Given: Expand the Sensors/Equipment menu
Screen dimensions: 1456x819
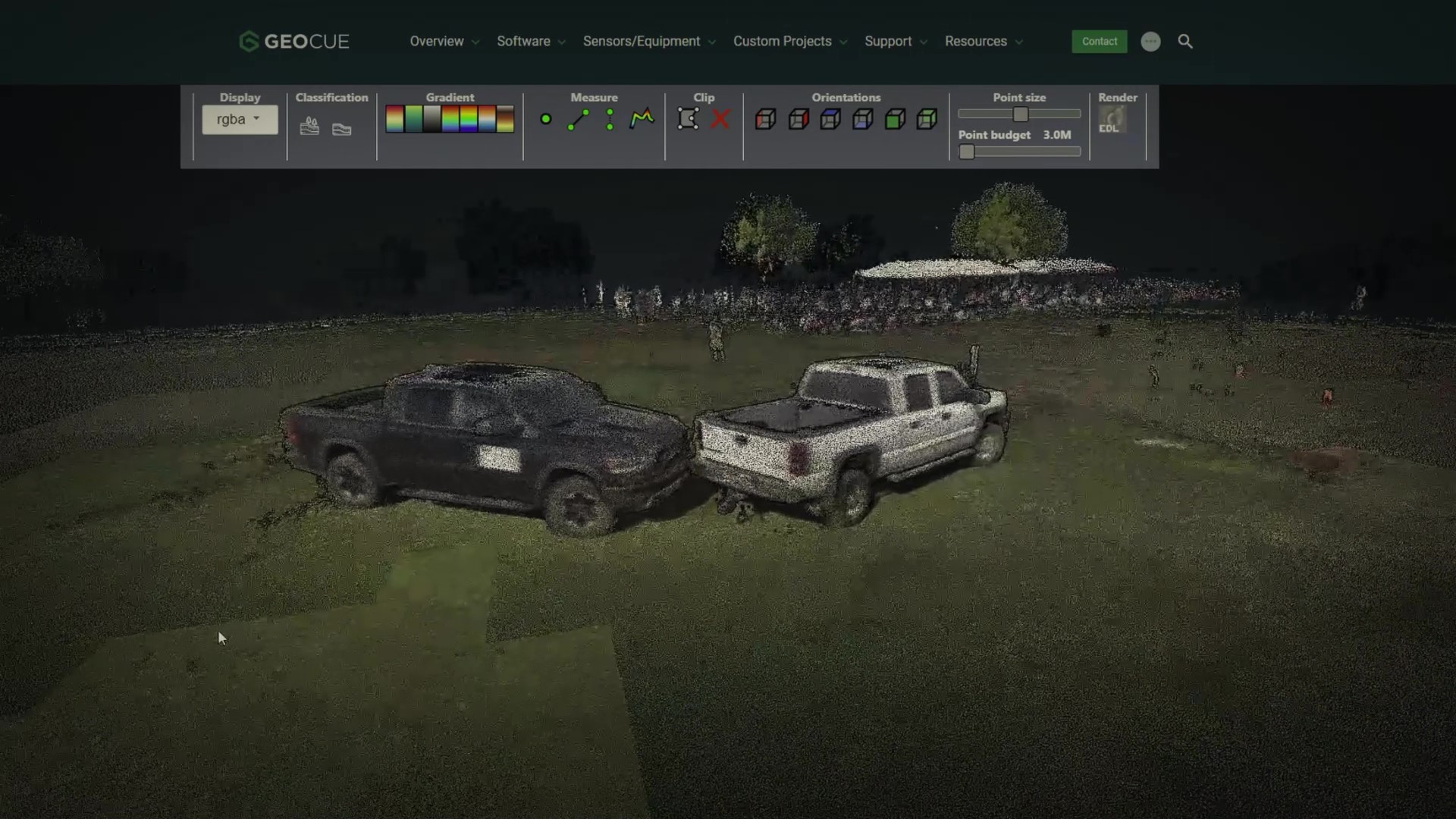Looking at the screenshot, I should coord(648,42).
